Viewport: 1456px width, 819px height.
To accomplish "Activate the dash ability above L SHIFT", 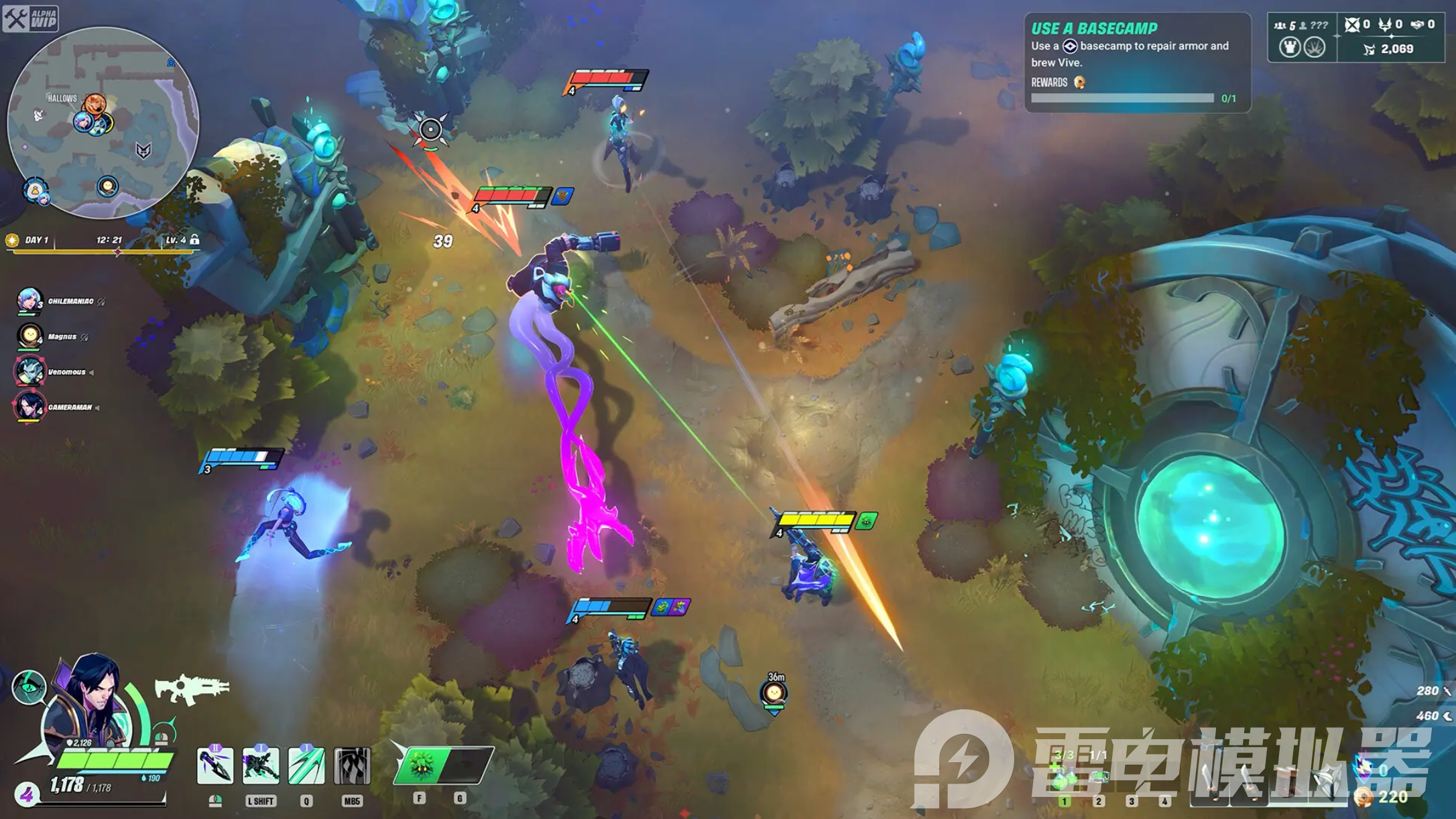I will tap(260, 766).
